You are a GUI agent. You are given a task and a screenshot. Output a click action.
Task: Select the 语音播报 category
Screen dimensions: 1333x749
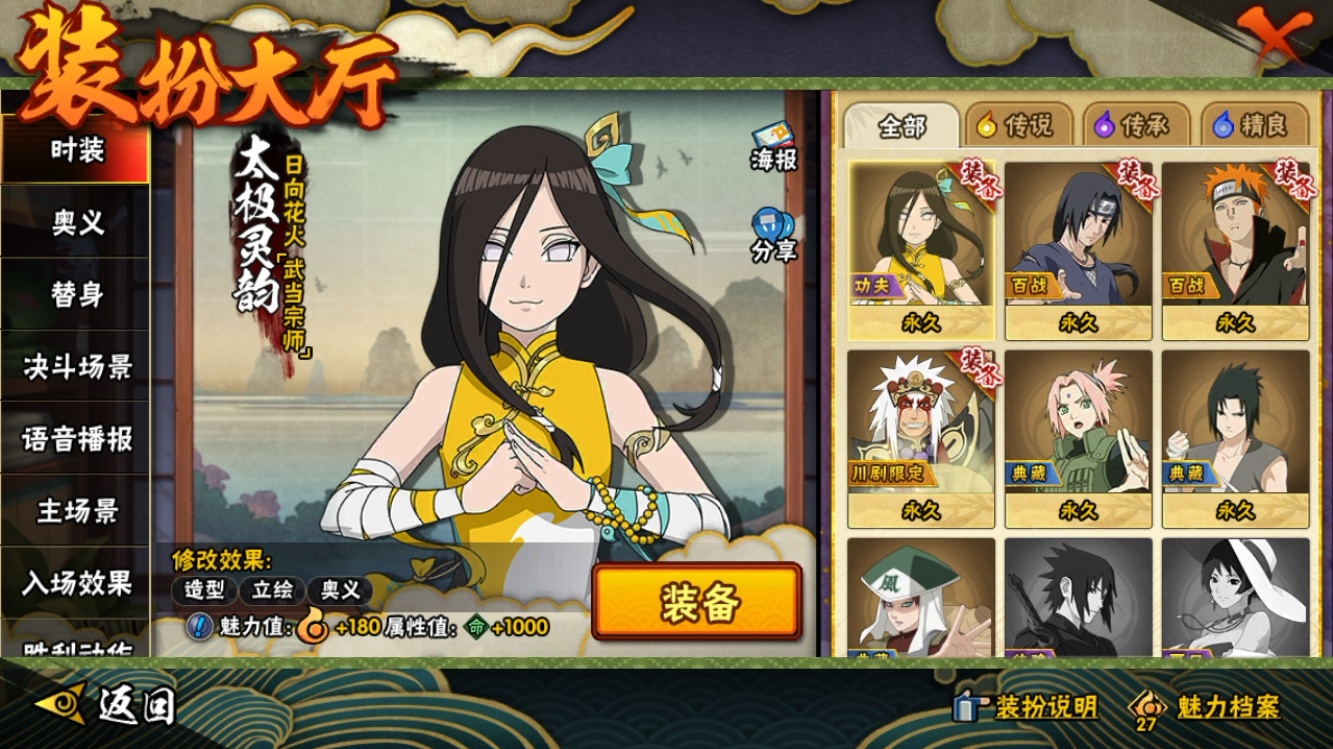76,439
